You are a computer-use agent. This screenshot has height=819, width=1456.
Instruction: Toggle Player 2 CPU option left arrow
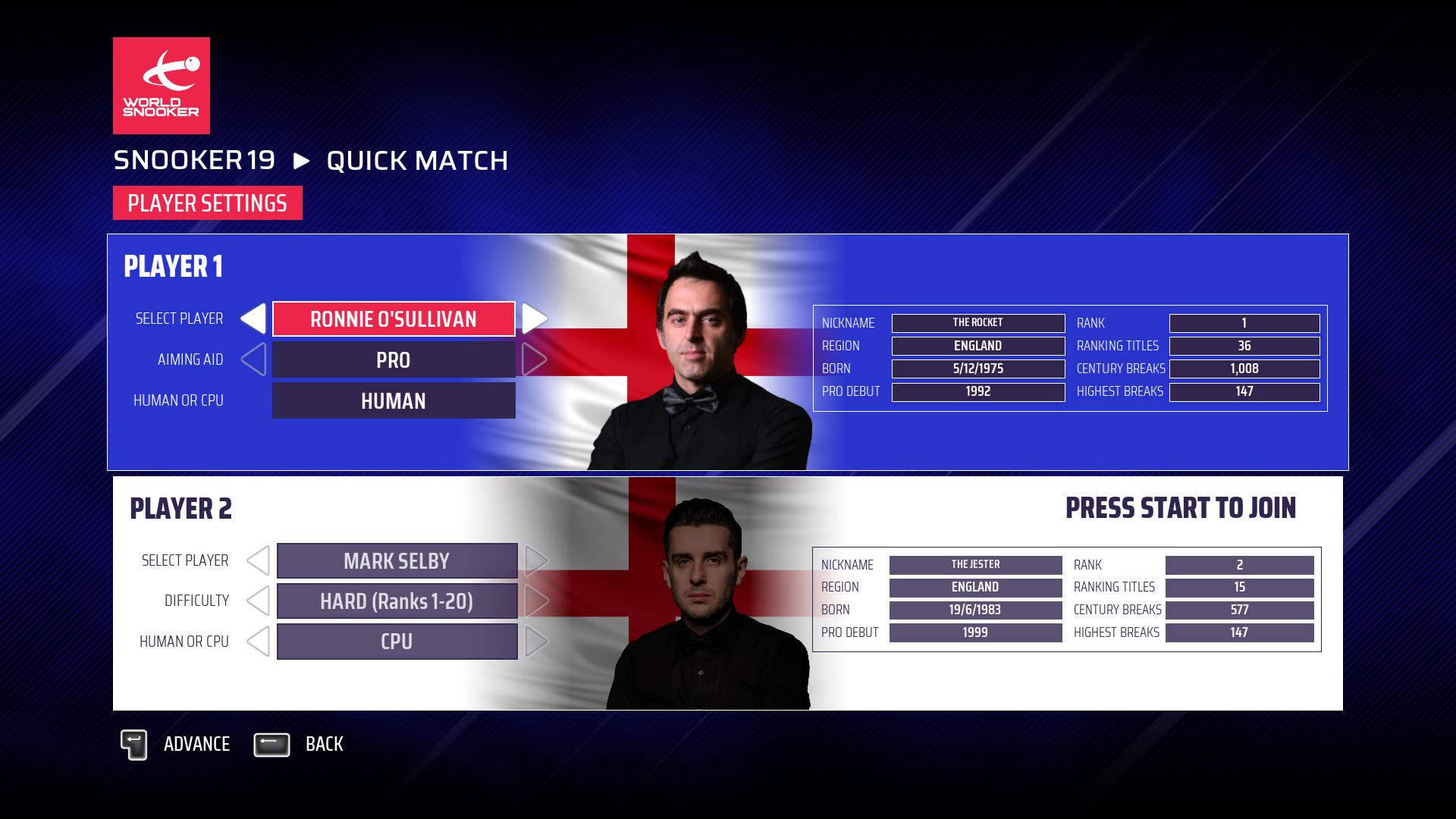pos(258,642)
